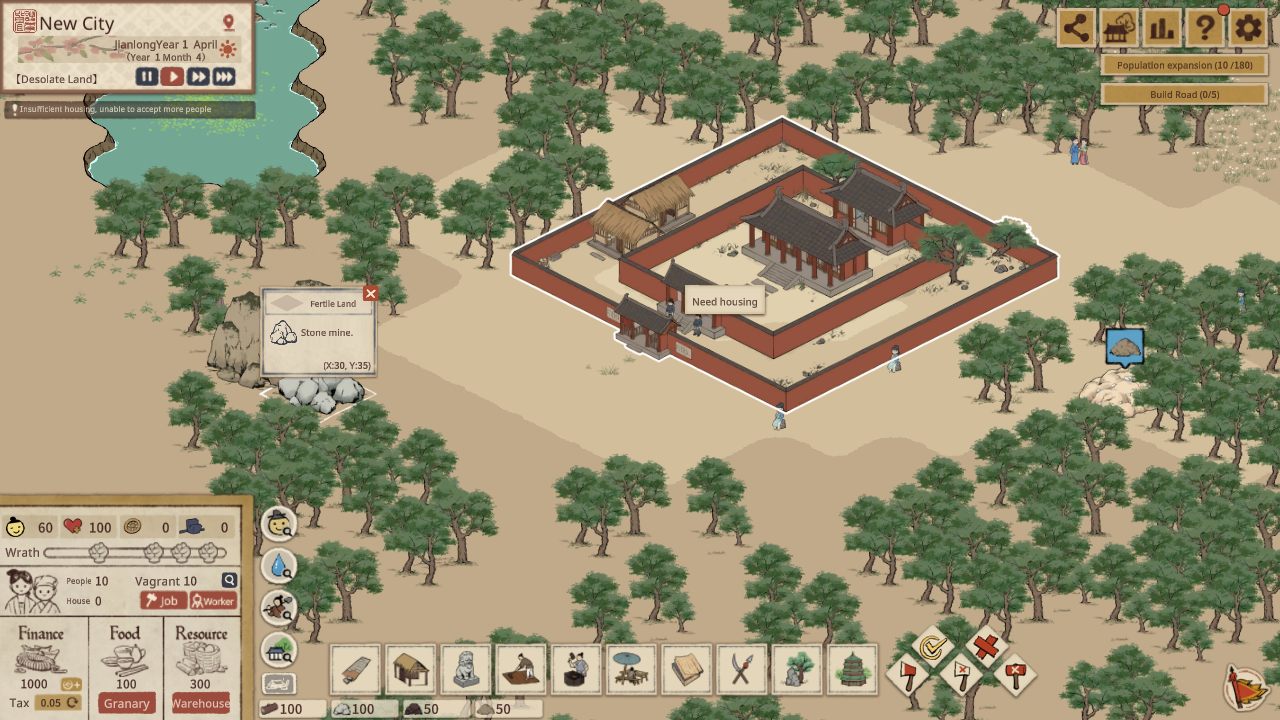The height and width of the screenshot is (720, 1280).
Task: Open the gear settings menu
Action: 1247,28
